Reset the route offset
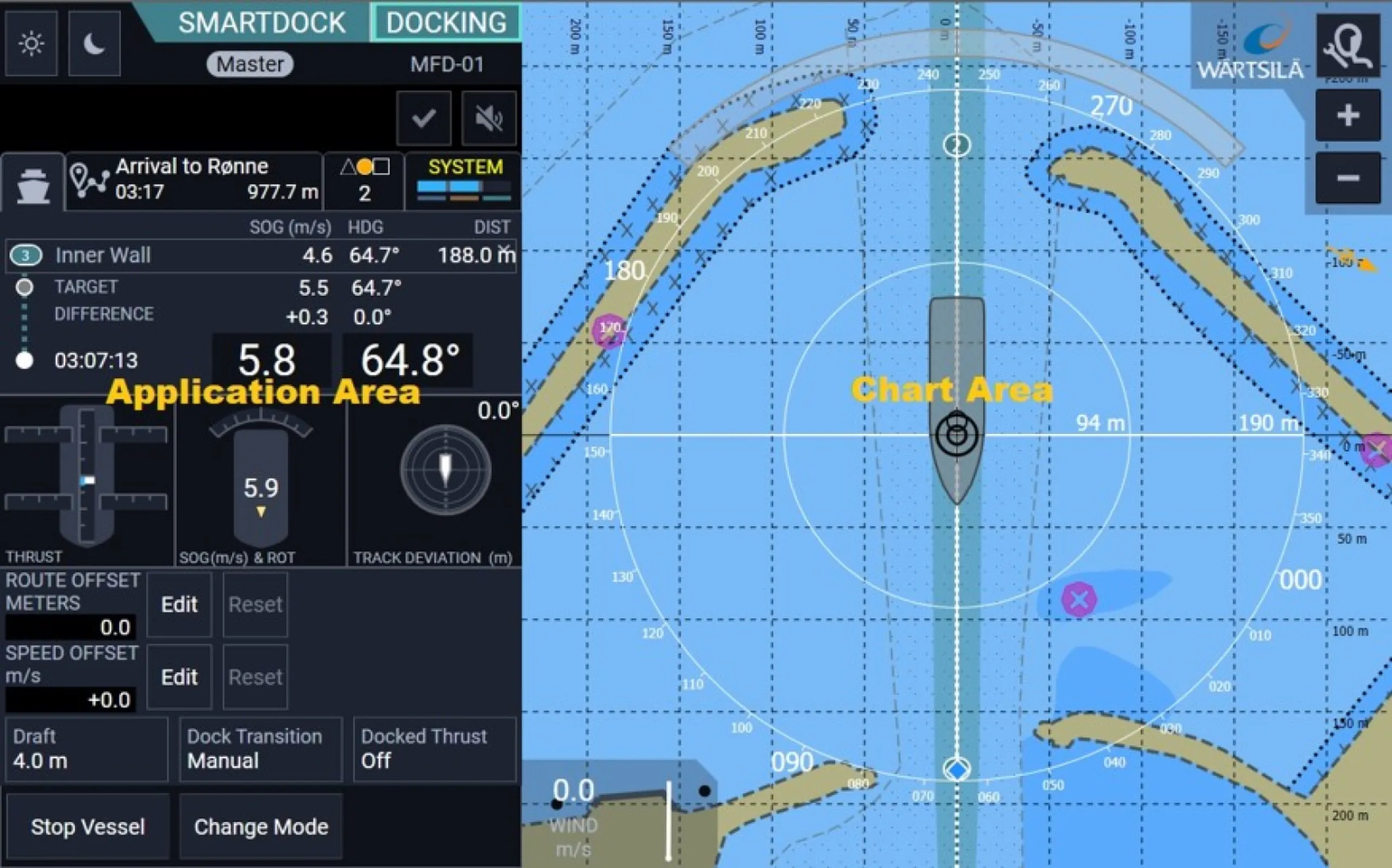The image size is (1392, 868). click(x=255, y=604)
